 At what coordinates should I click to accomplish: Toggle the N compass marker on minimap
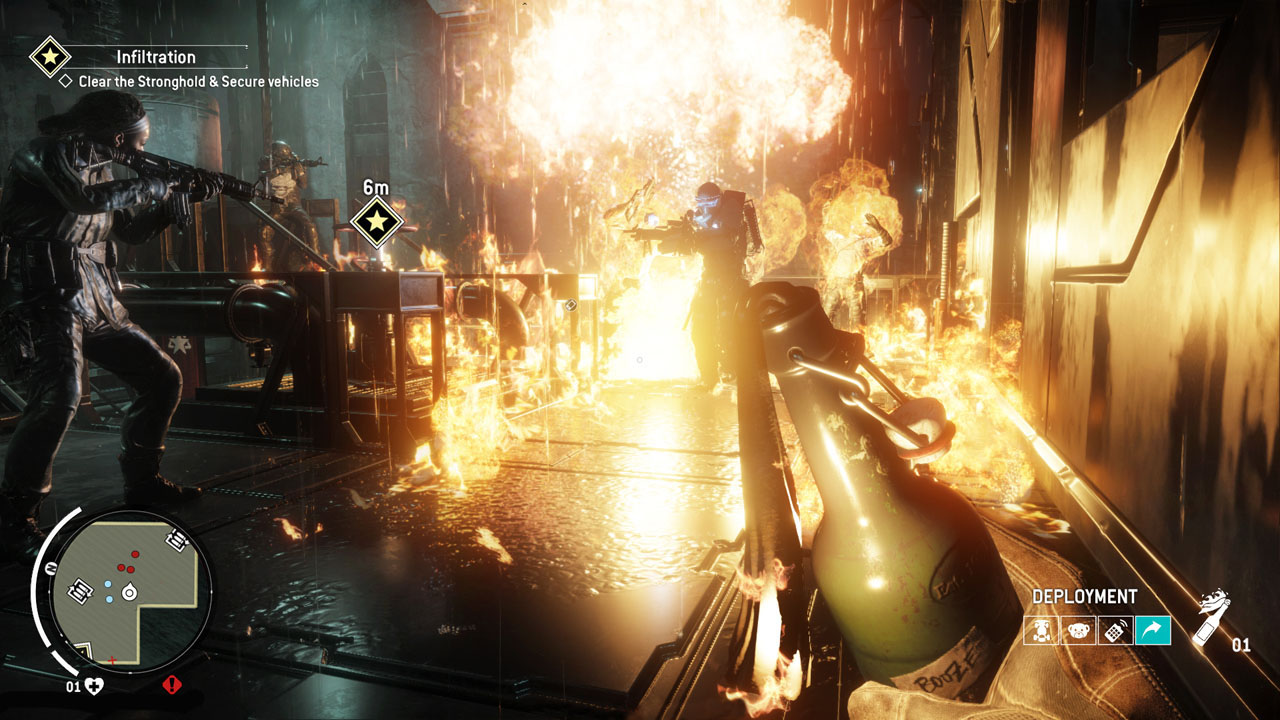[x=52, y=567]
